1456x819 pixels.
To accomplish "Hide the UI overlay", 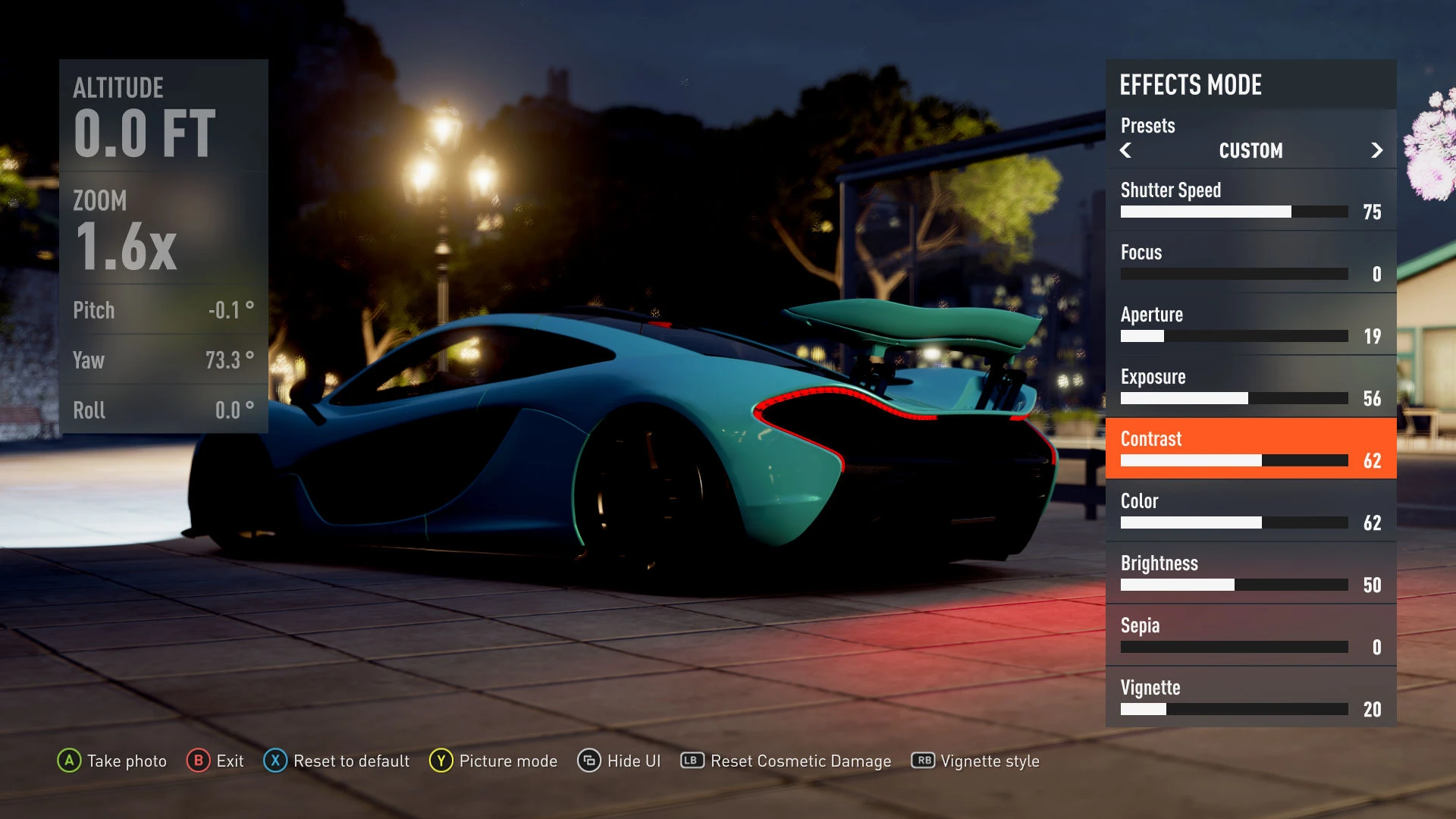I will tap(619, 761).
